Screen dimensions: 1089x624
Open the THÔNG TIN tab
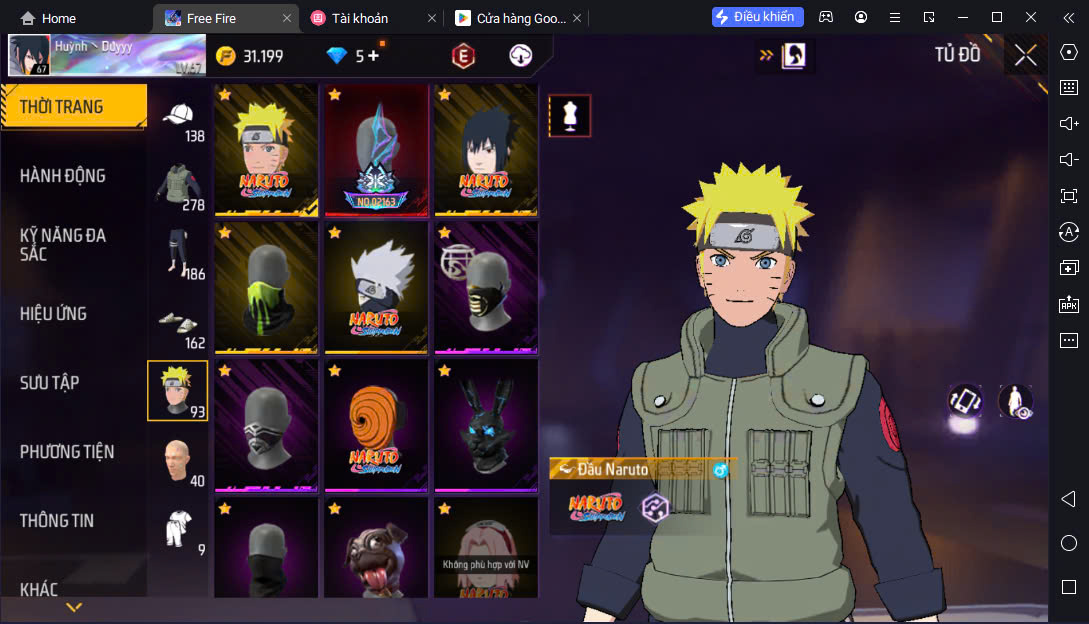(x=57, y=521)
